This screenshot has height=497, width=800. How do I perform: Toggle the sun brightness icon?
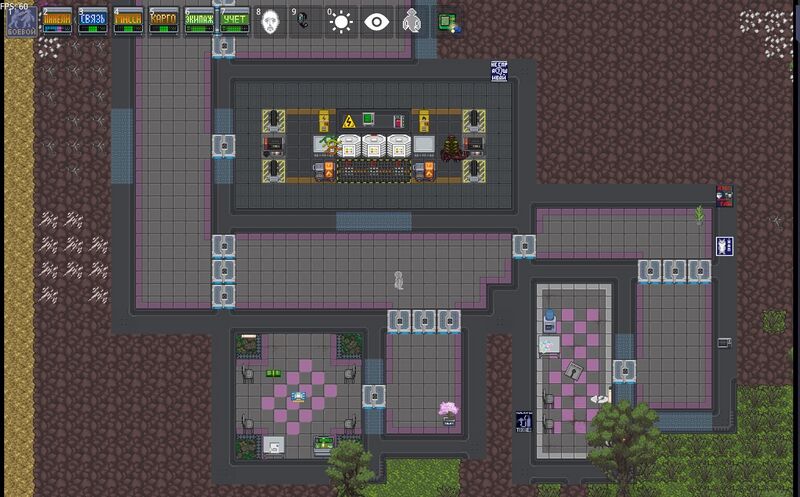341,21
